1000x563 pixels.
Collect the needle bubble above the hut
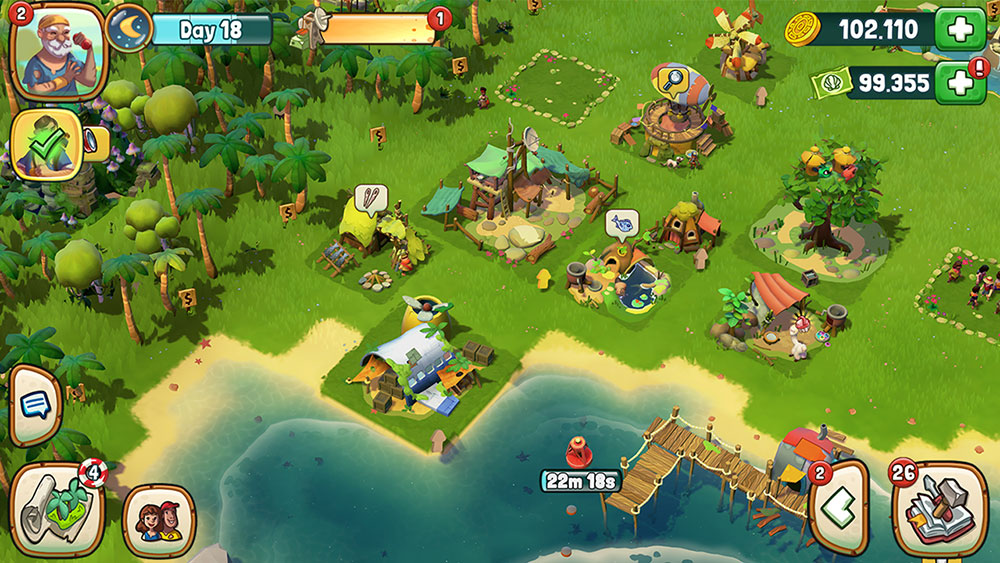click(x=370, y=198)
